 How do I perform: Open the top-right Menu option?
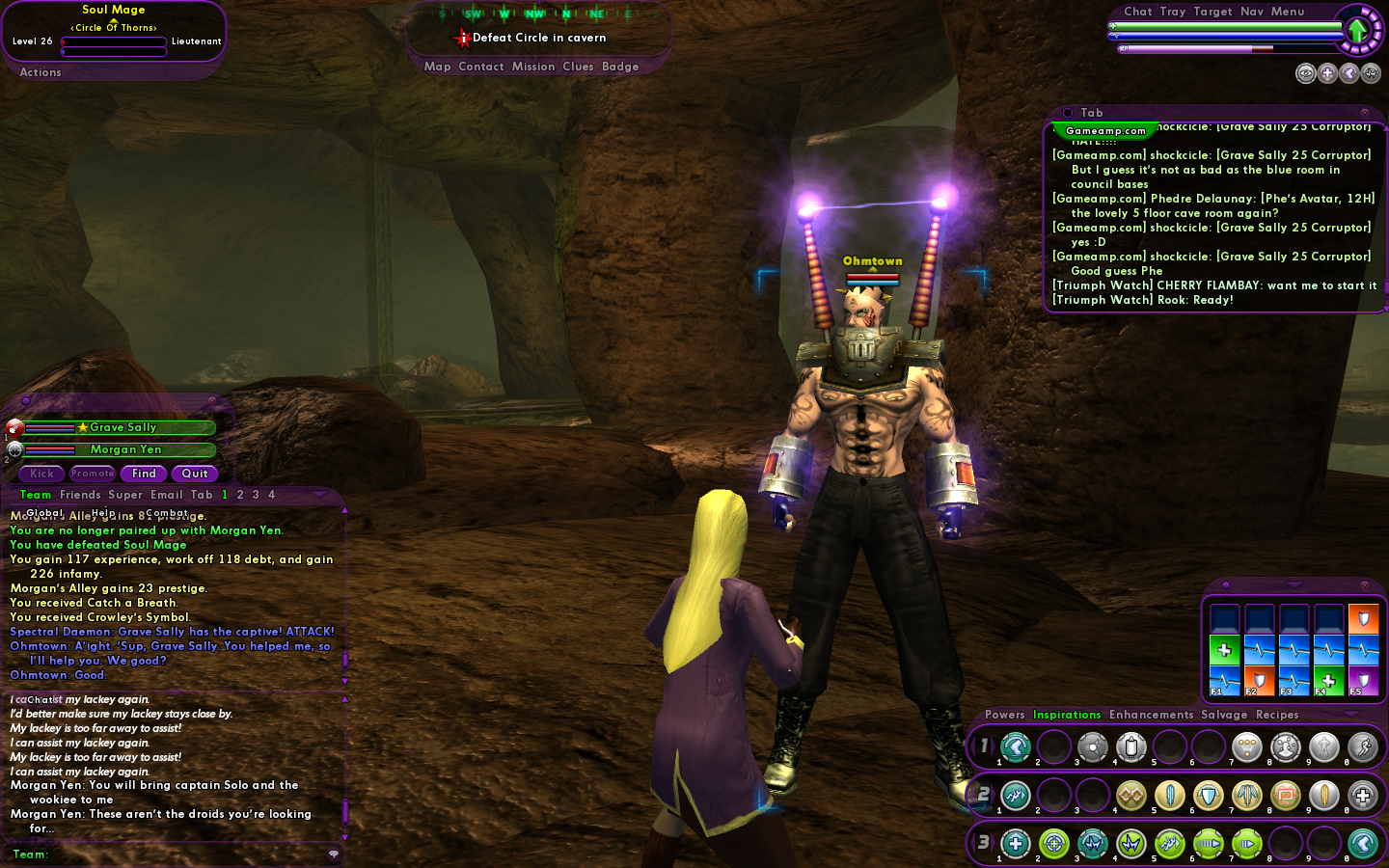pyautogui.click(x=1288, y=12)
